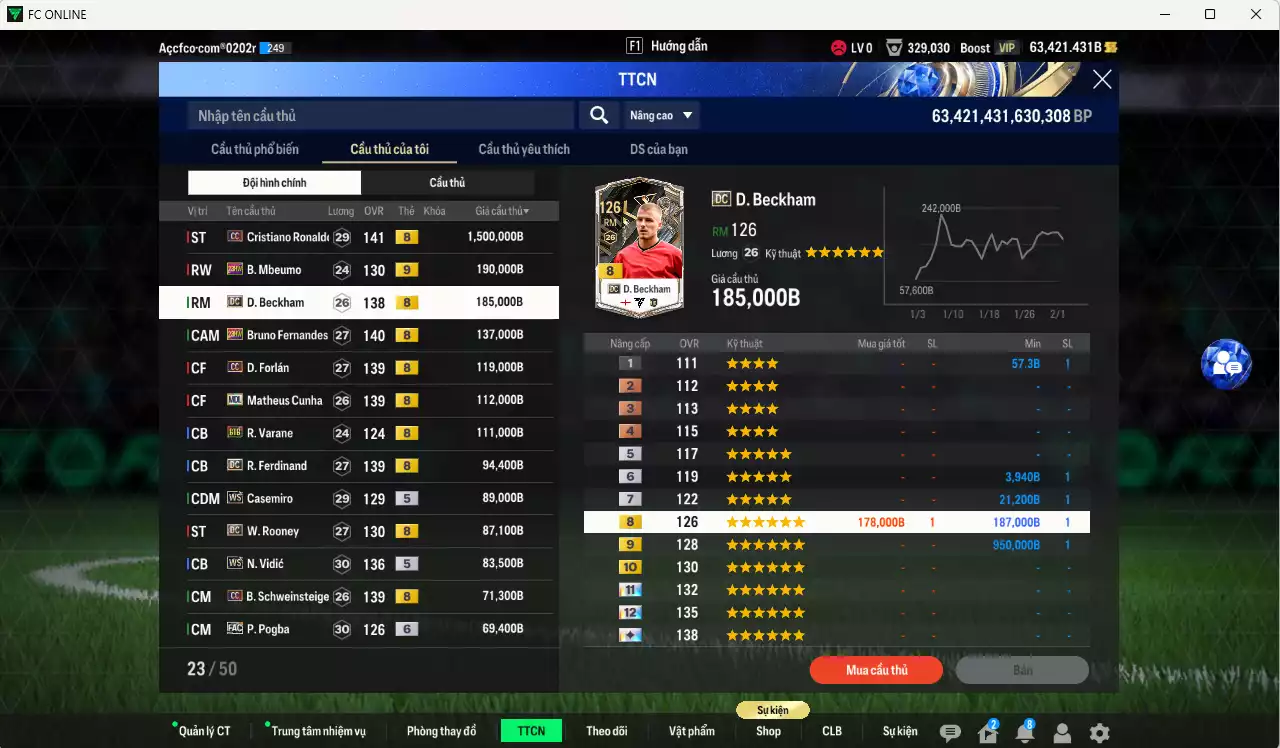The image size is (1280, 748).
Task: Switch to Cầu thủ yêu thích tab
Action: click(524, 149)
